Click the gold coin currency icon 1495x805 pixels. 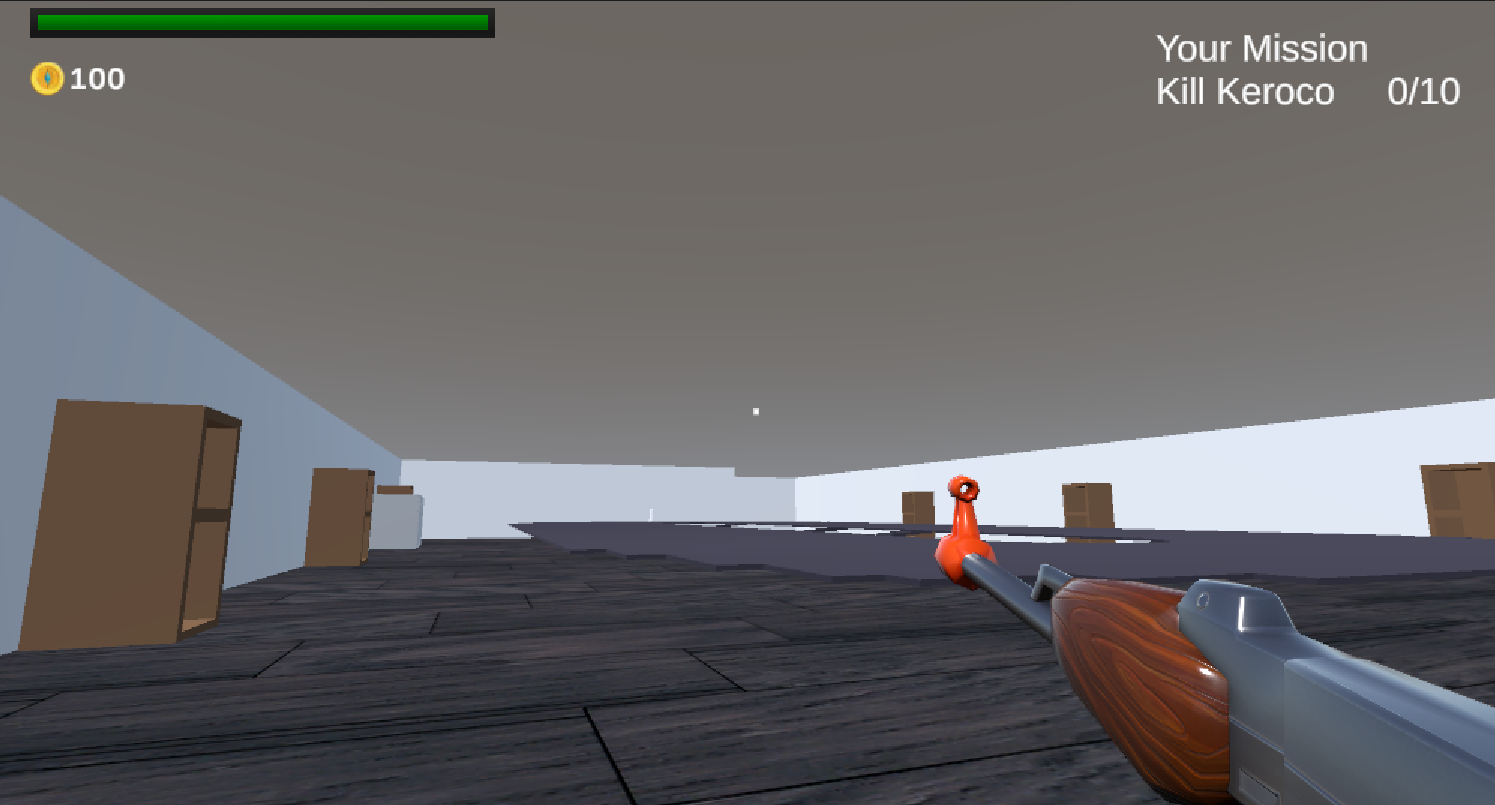pyautogui.click(x=49, y=79)
